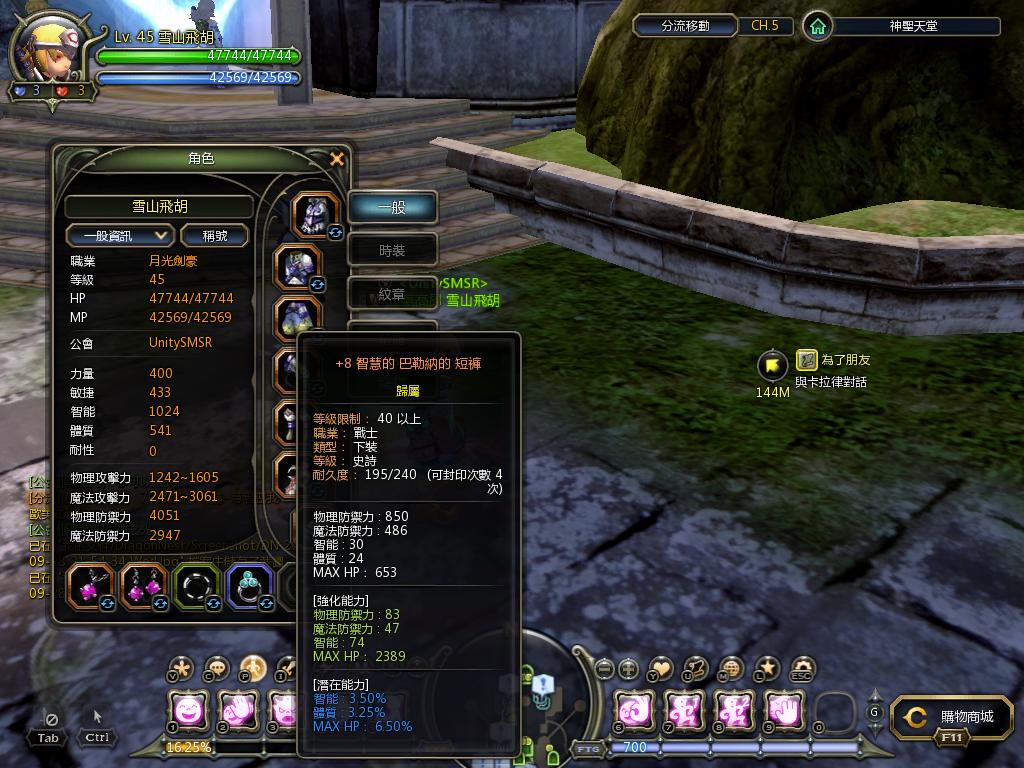This screenshot has height=768, width=1024.
Task: Switch to the 一般 equipment tab
Action: point(392,208)
